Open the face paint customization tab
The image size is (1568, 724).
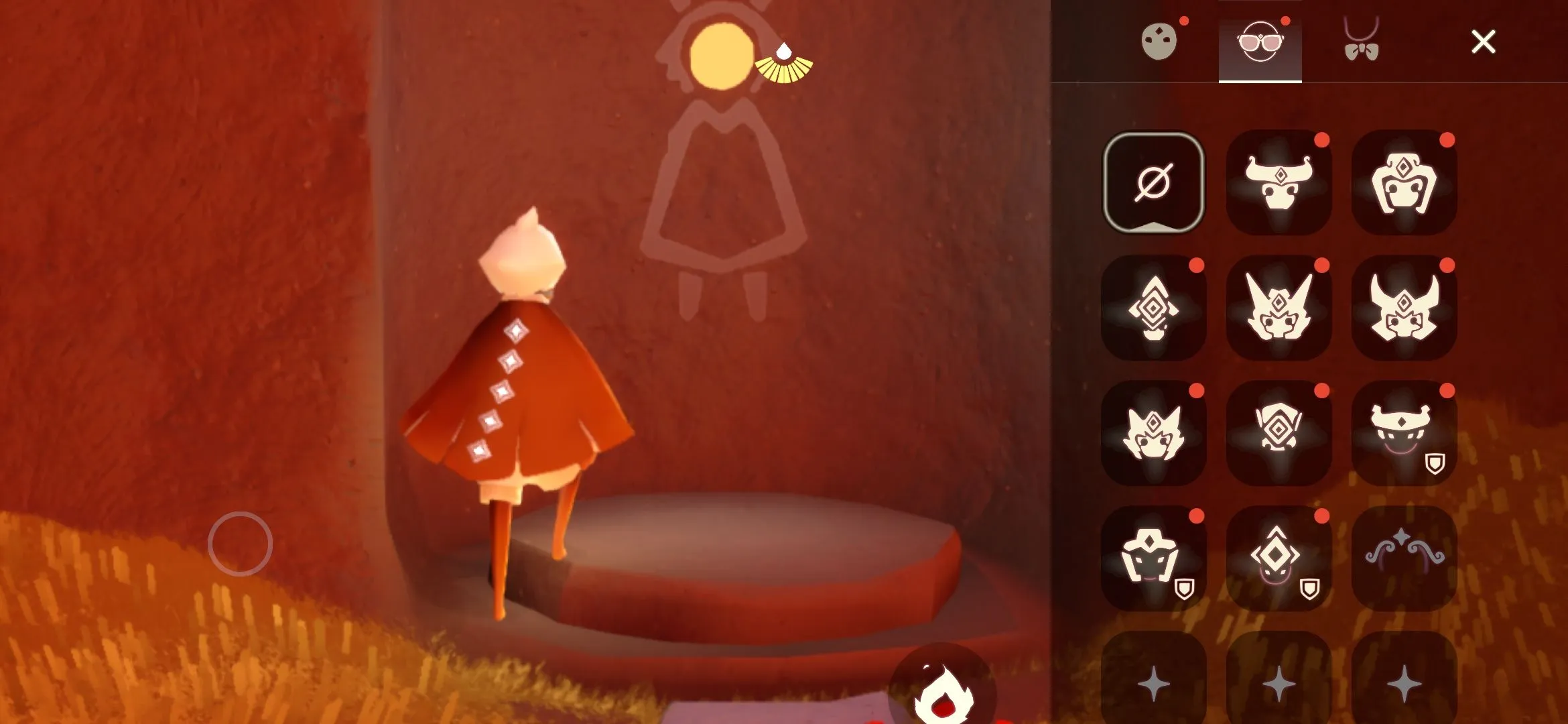click(1161, 42)
